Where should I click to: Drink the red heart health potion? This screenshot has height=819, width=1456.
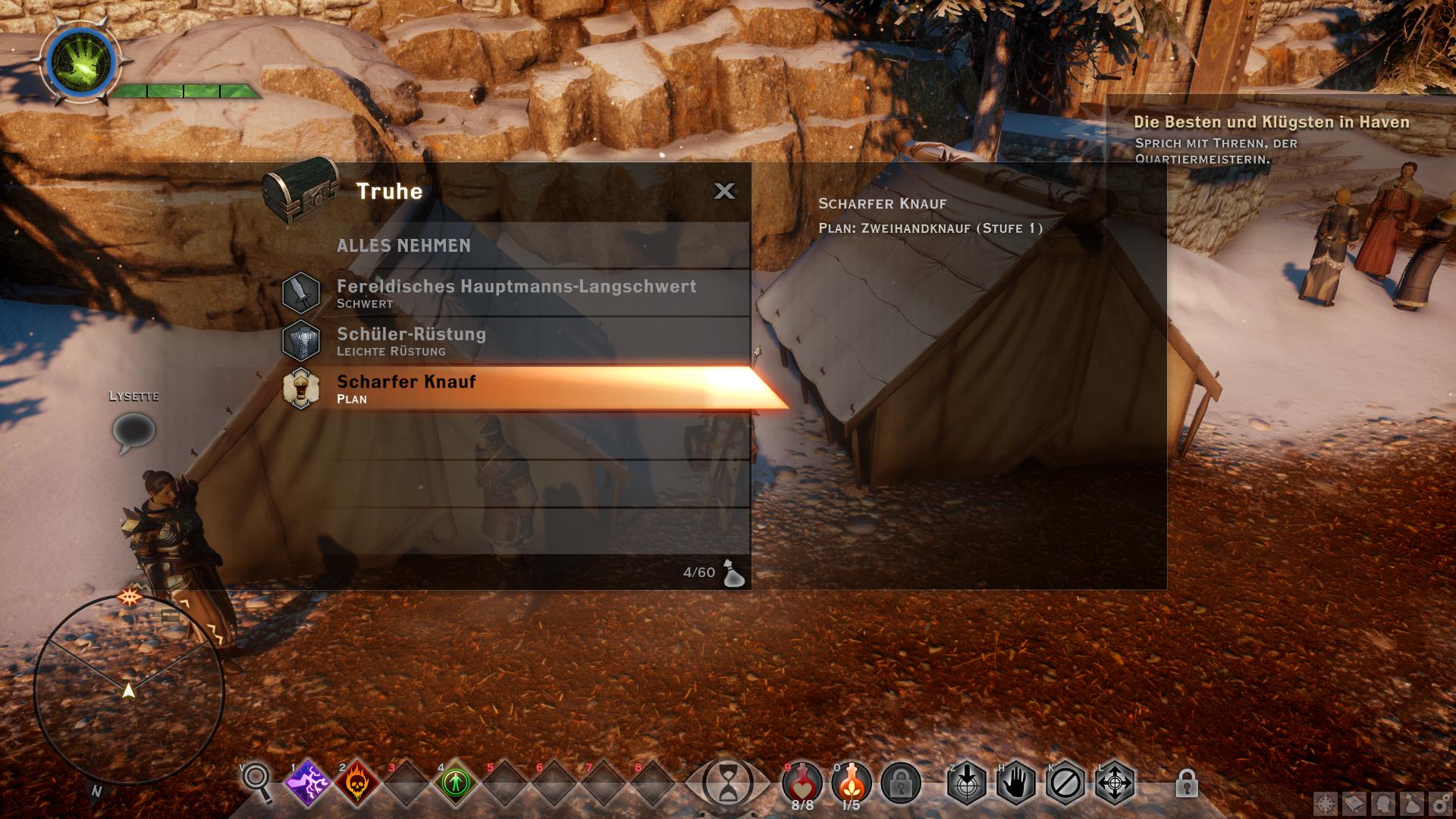coord(802,781)
